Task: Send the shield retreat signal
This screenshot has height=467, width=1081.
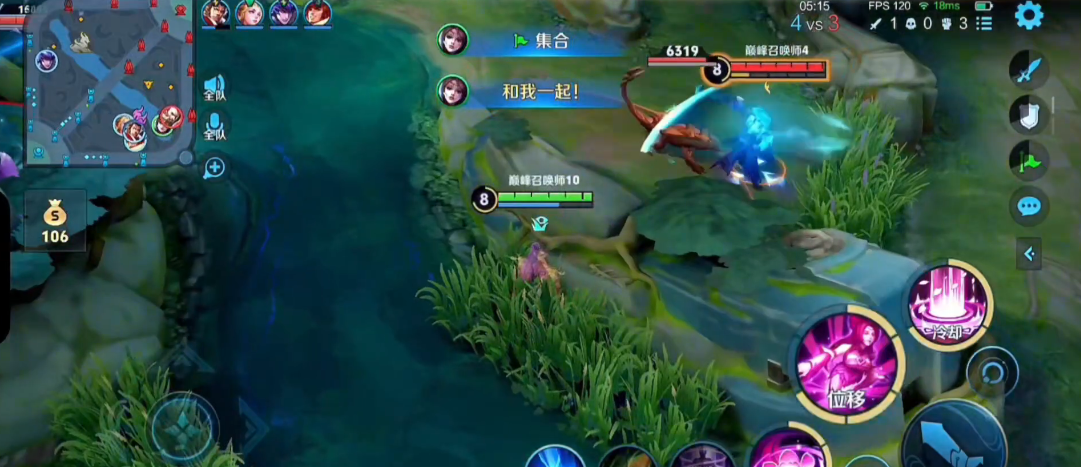Action: pos(1029,113)
